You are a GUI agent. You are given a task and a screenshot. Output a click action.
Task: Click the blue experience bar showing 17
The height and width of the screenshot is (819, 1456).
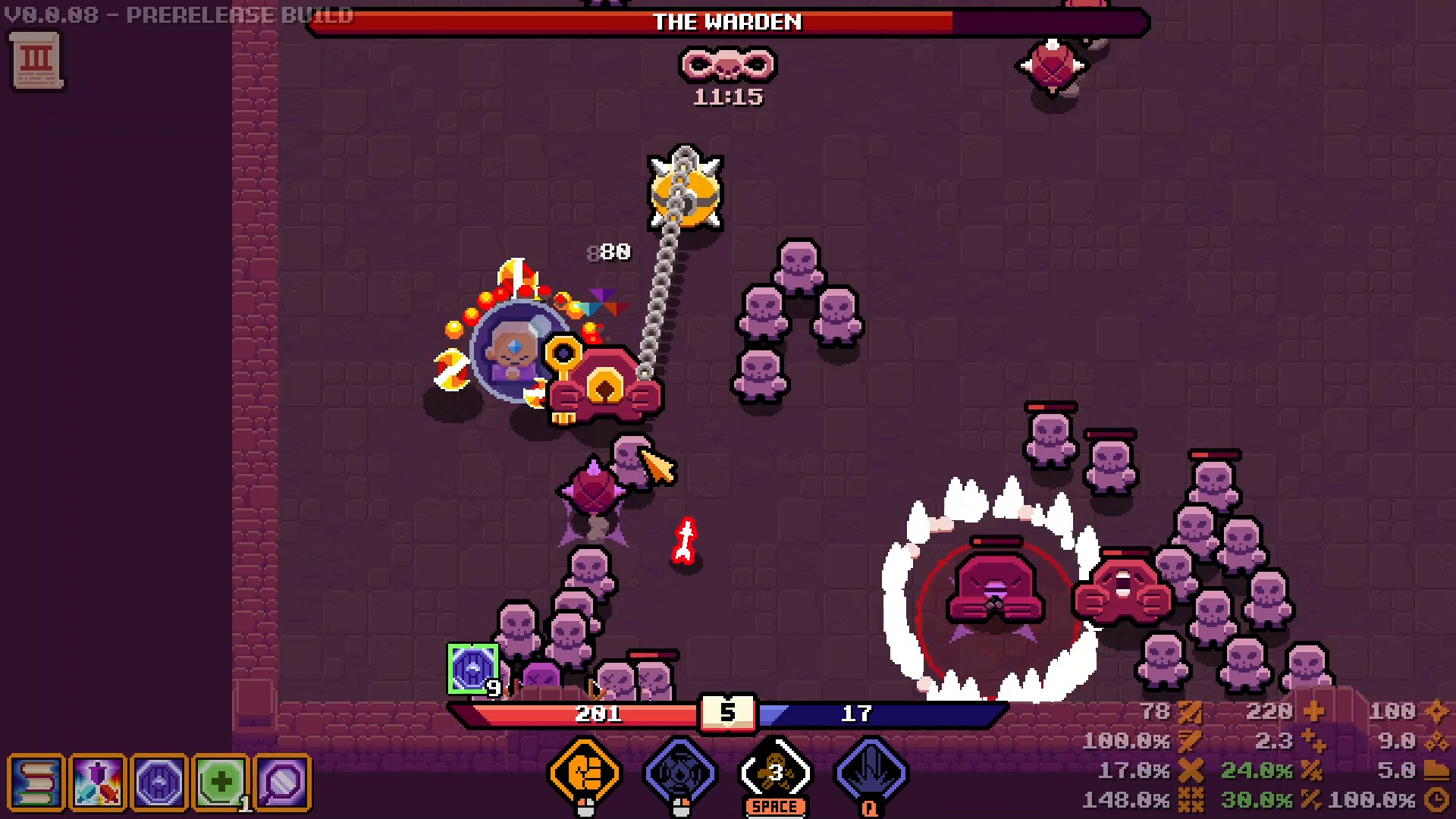857,713
